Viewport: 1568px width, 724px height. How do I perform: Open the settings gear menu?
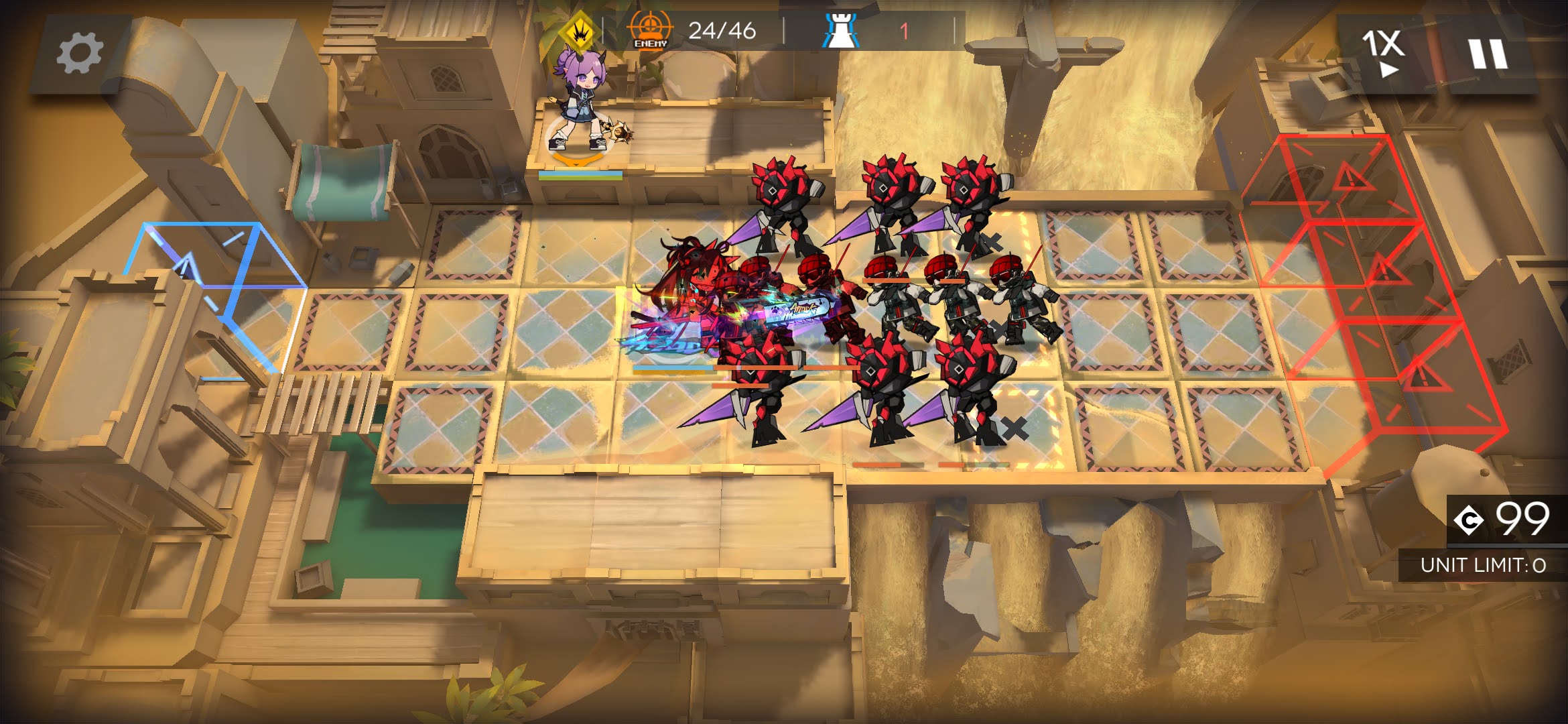[79, 54]
